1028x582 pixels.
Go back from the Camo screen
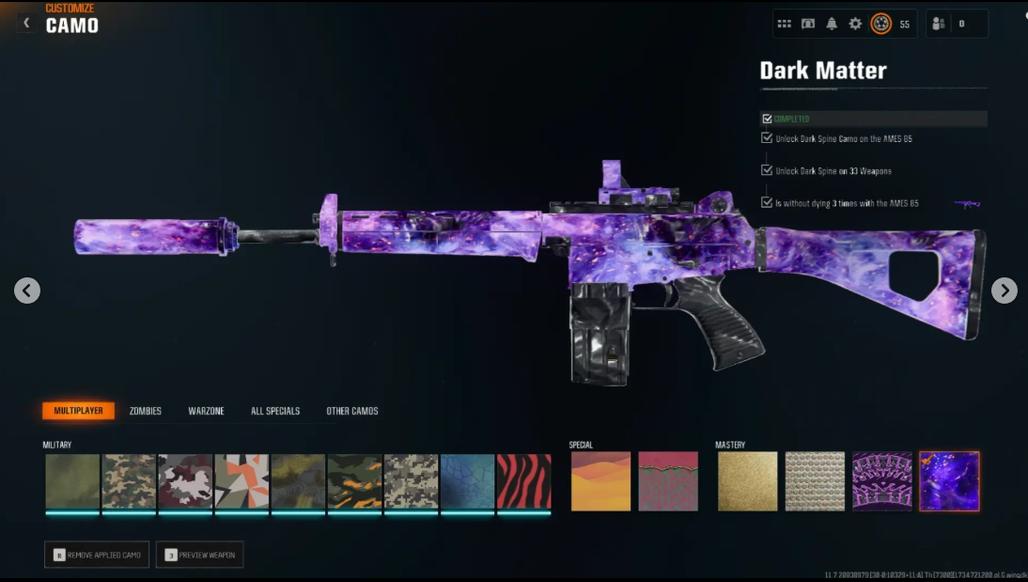(x=27, y=22)
